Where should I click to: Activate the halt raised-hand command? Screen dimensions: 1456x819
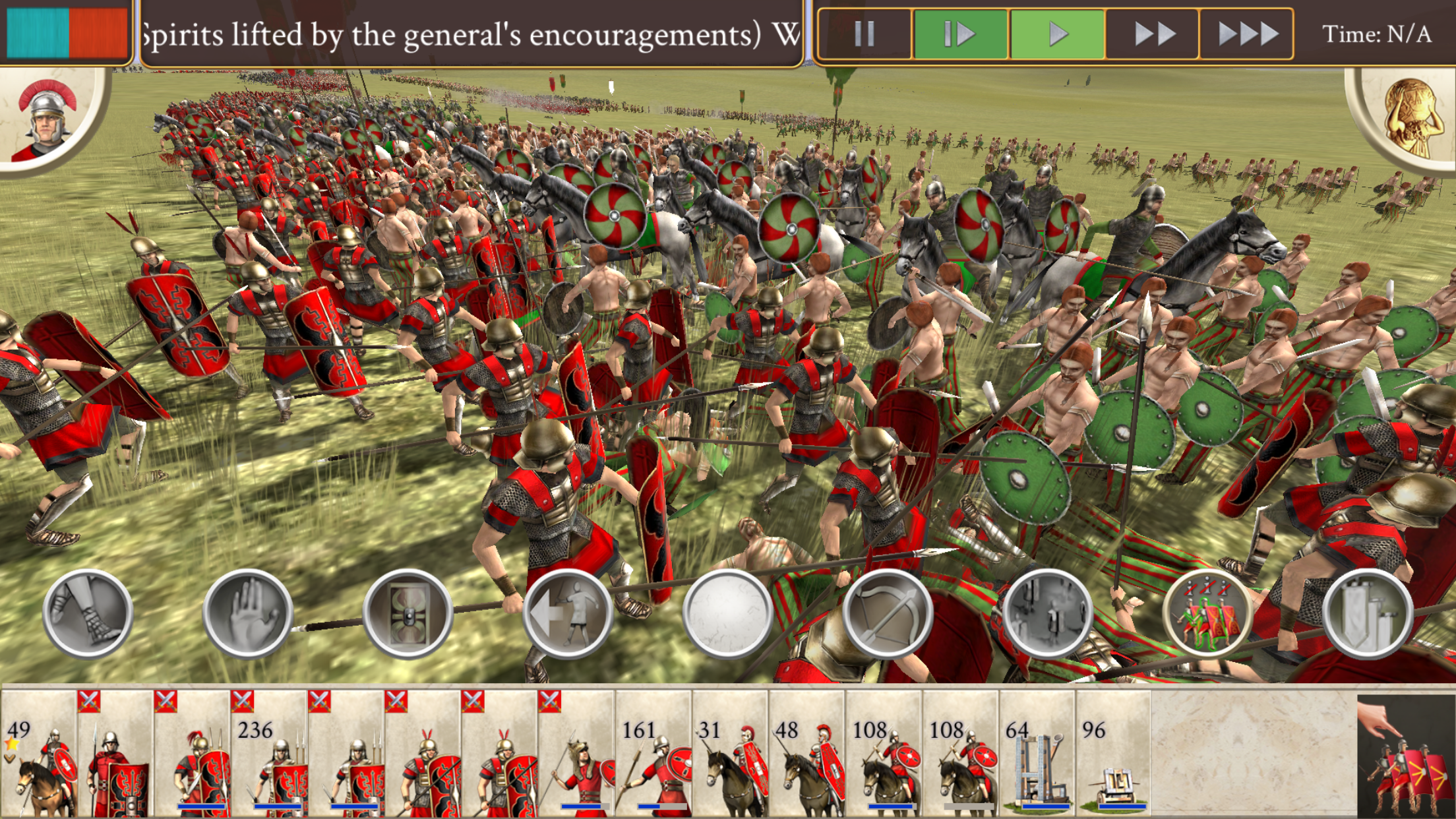248,613
